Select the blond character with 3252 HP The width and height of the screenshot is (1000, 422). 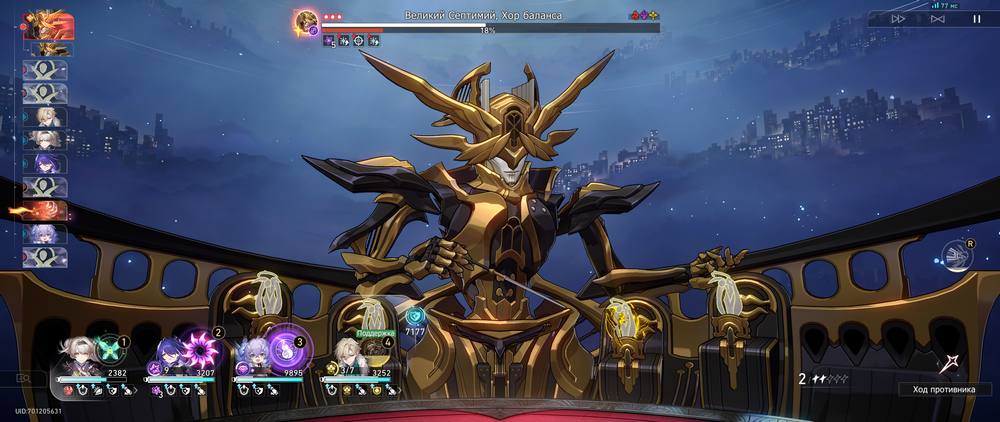tap(346, 355)
